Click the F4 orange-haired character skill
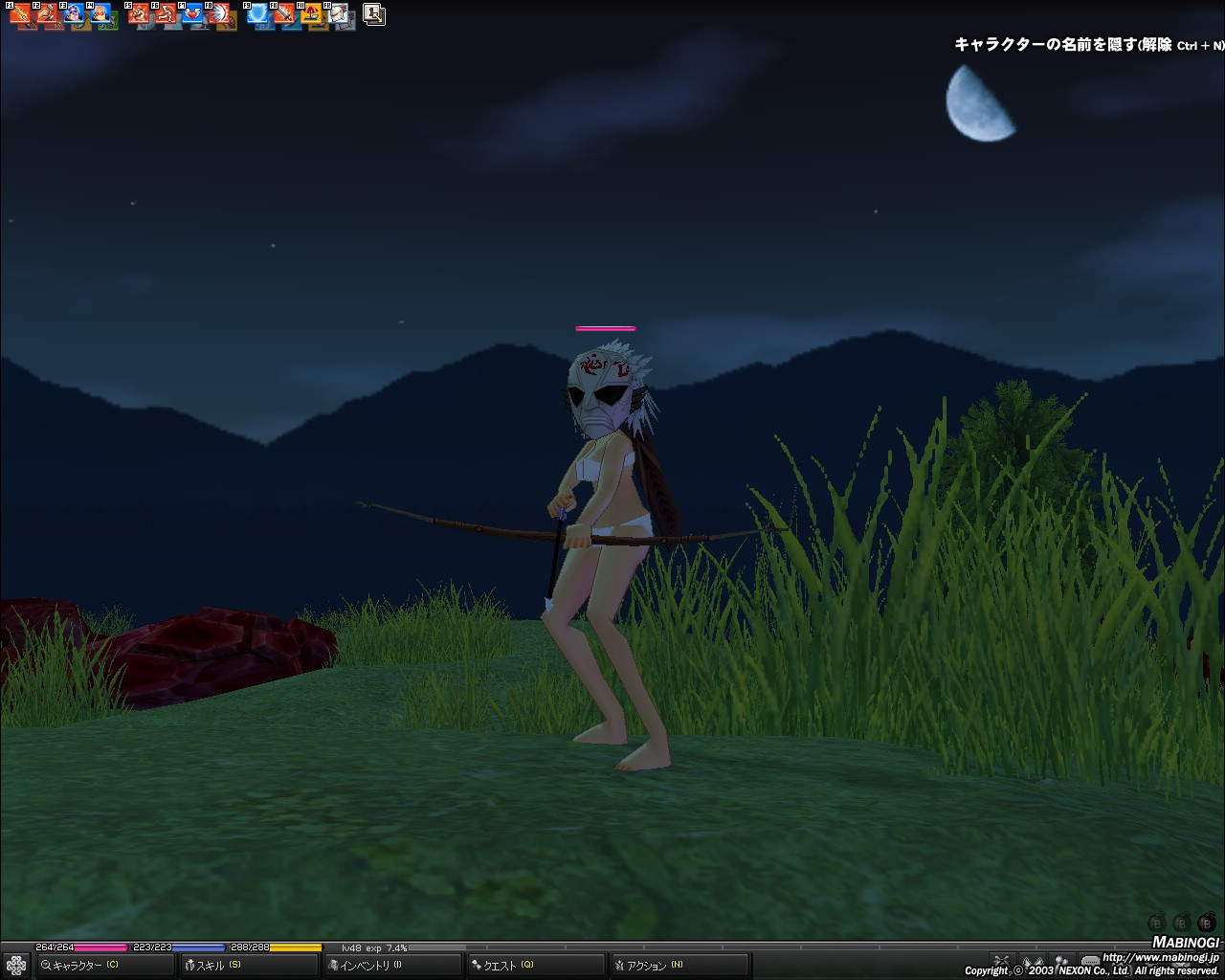The height and width of the screenshot is (980, 1225). [x=100, y=14]
